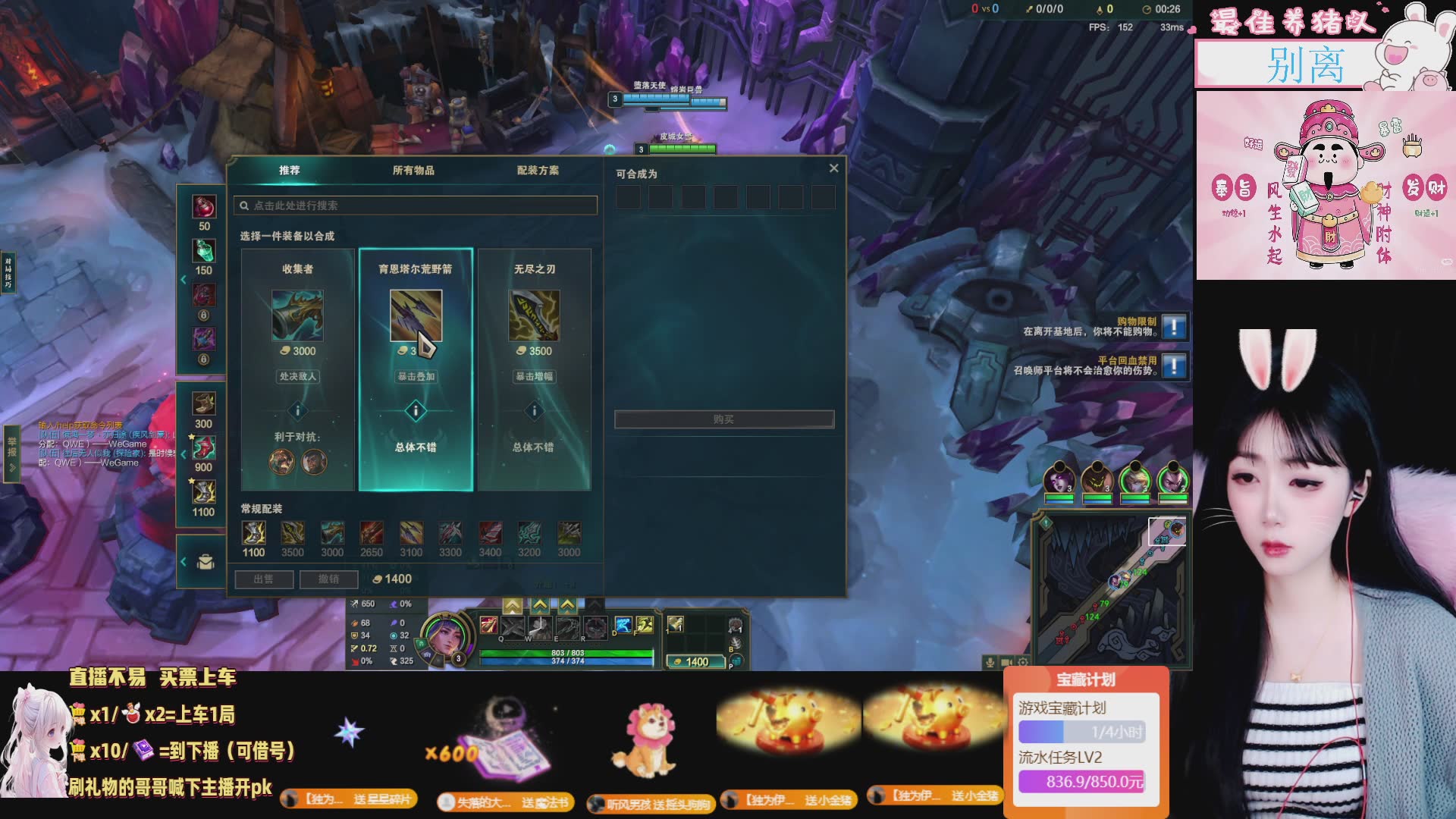The height and width of the screenshot is (819, 1456).
Task: Click the 撤销 undo button
Action: [328, 579]
